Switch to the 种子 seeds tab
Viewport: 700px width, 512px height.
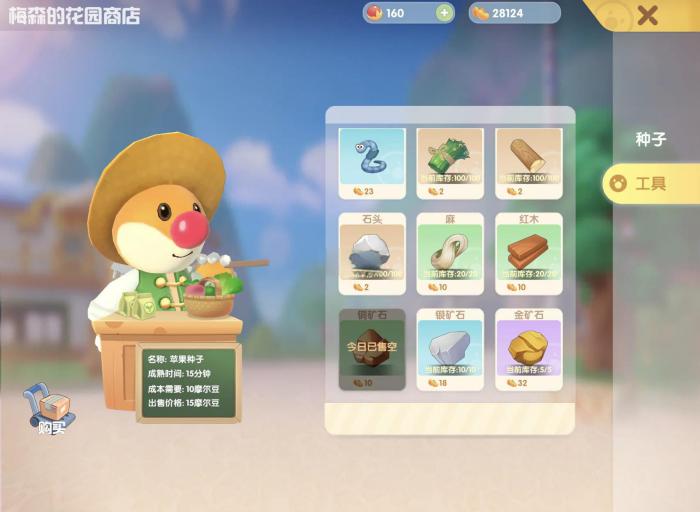click(650, 140)
